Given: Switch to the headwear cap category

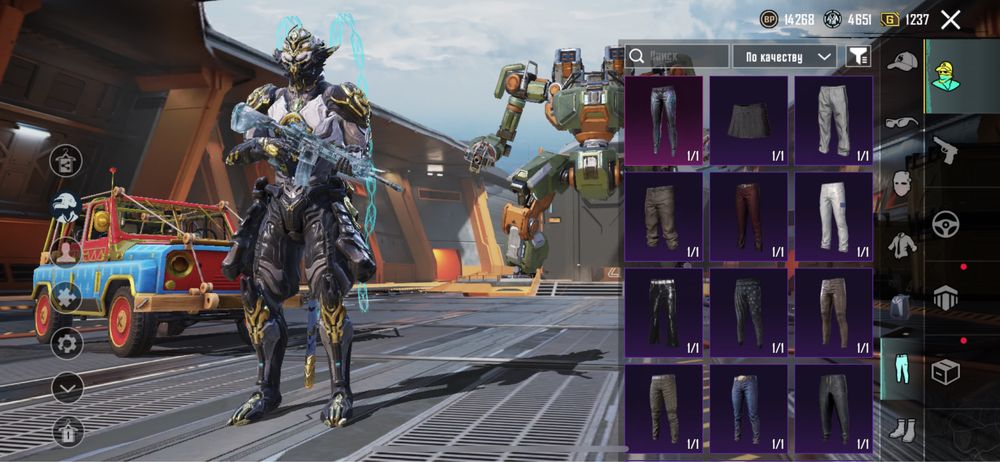Looking at the screenshot, I should [902, 62].
